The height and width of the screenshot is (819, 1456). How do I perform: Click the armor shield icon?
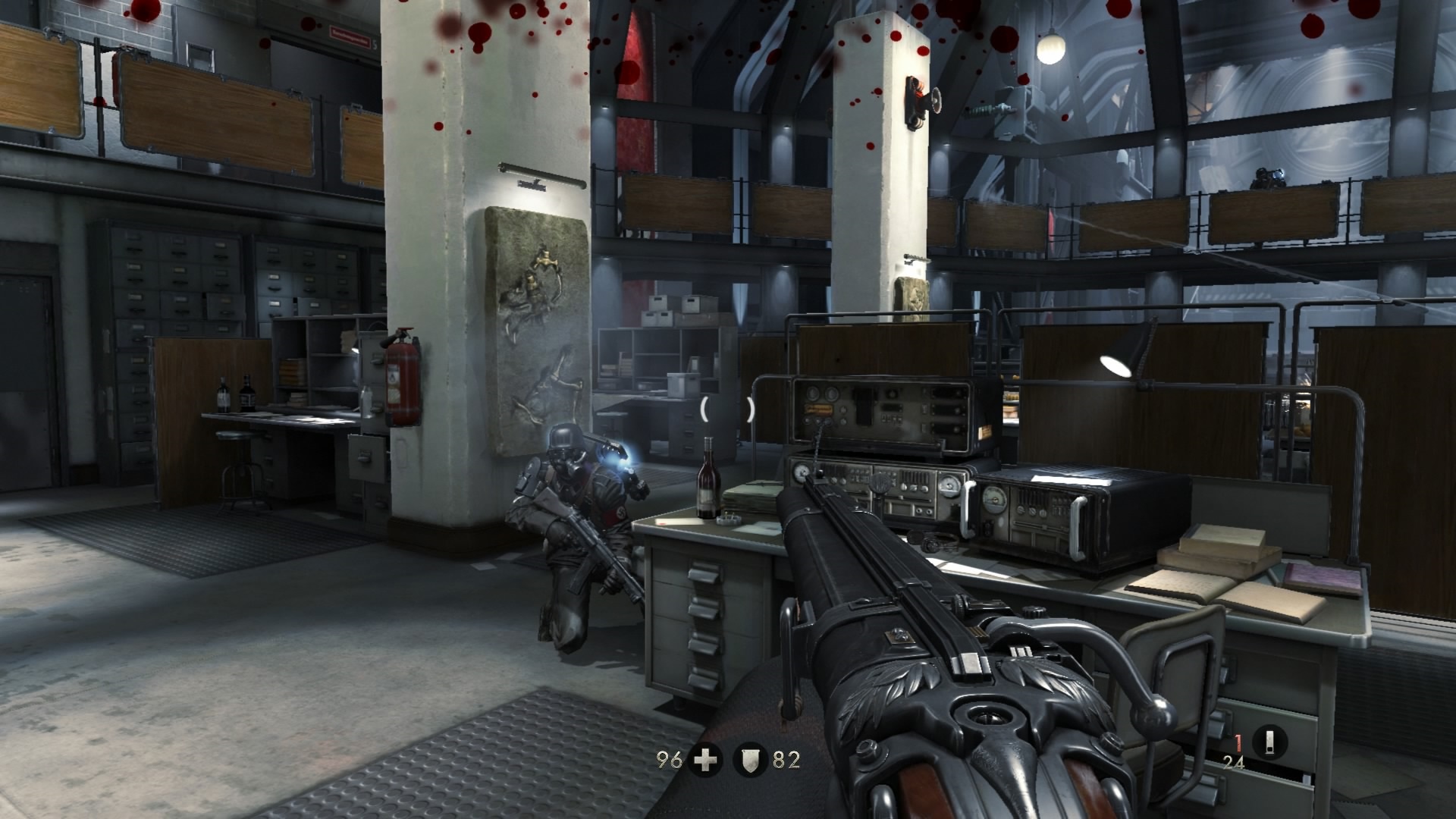pos(750,760)
